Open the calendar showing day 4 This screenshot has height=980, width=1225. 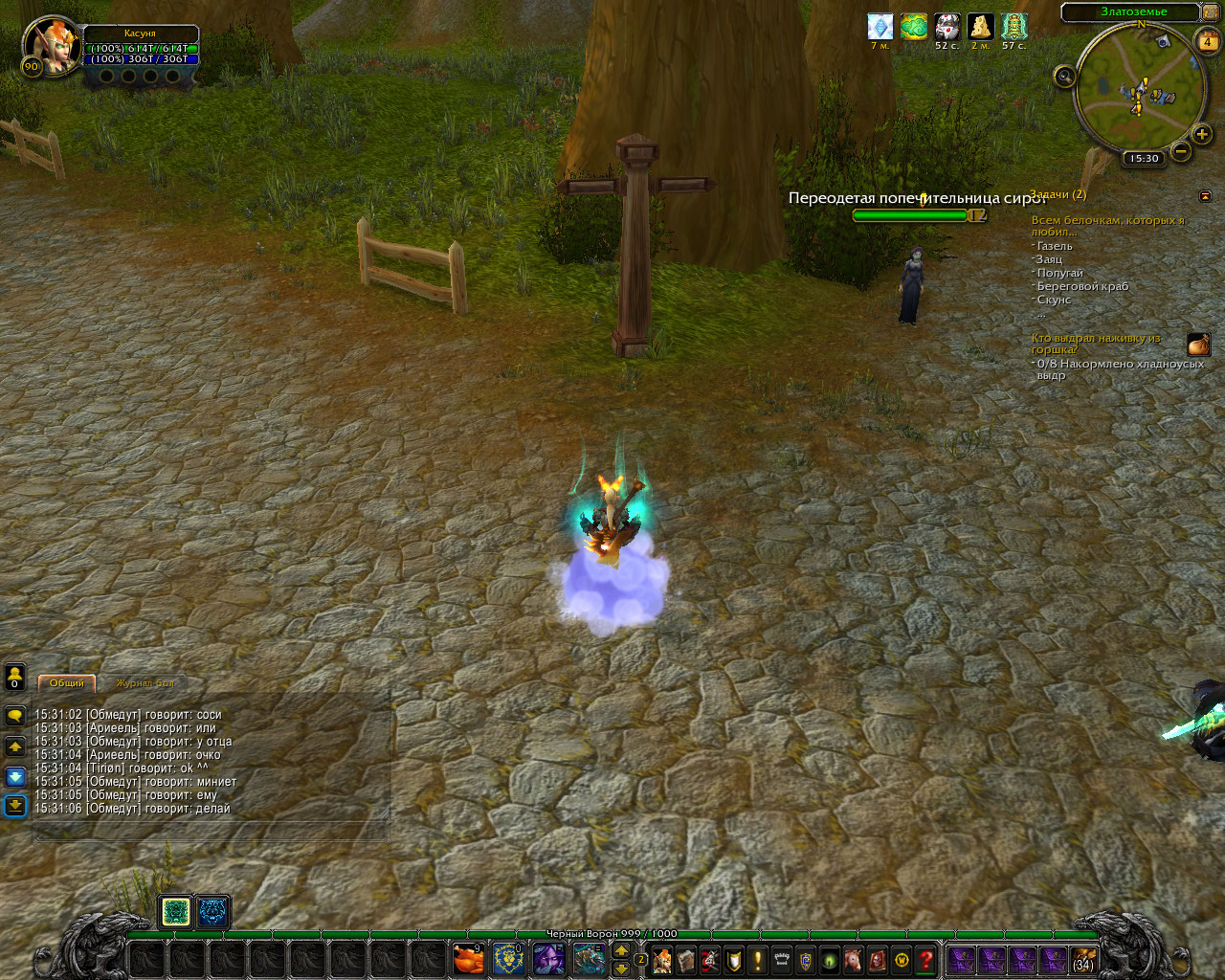[x=1207, y=42]
